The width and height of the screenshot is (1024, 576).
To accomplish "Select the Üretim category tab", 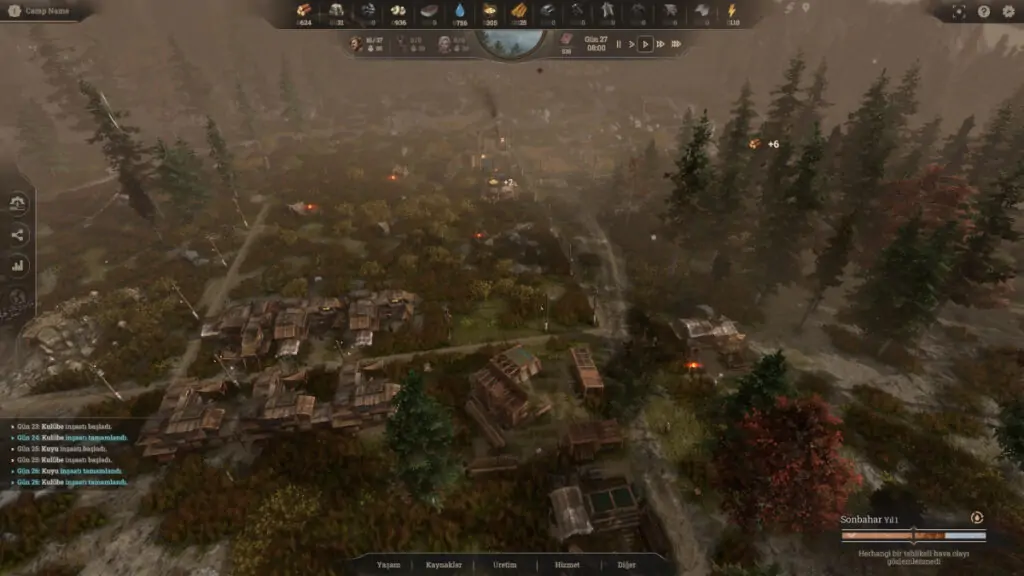I will pyautogui.click(x=505, y=565).
